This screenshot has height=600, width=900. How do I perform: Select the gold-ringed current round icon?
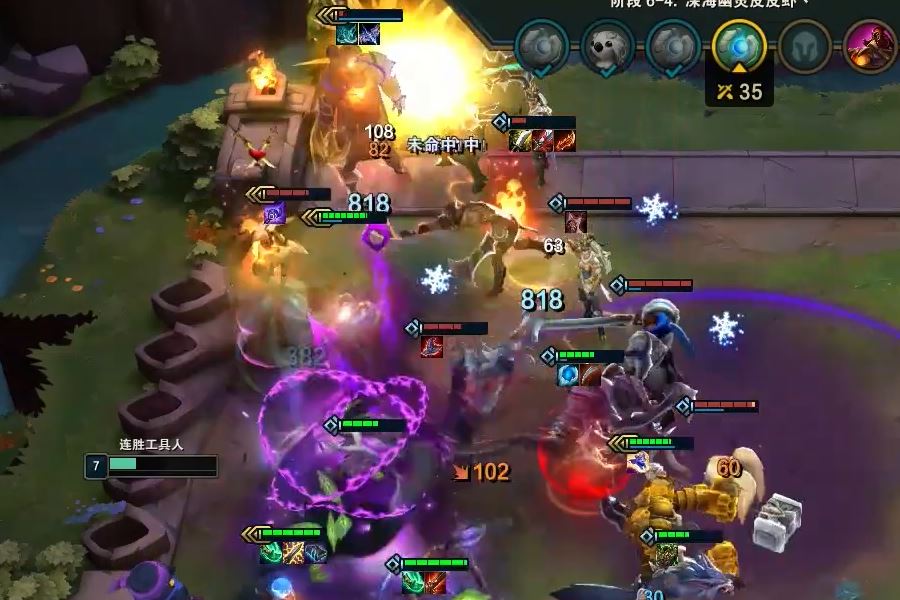740,46
